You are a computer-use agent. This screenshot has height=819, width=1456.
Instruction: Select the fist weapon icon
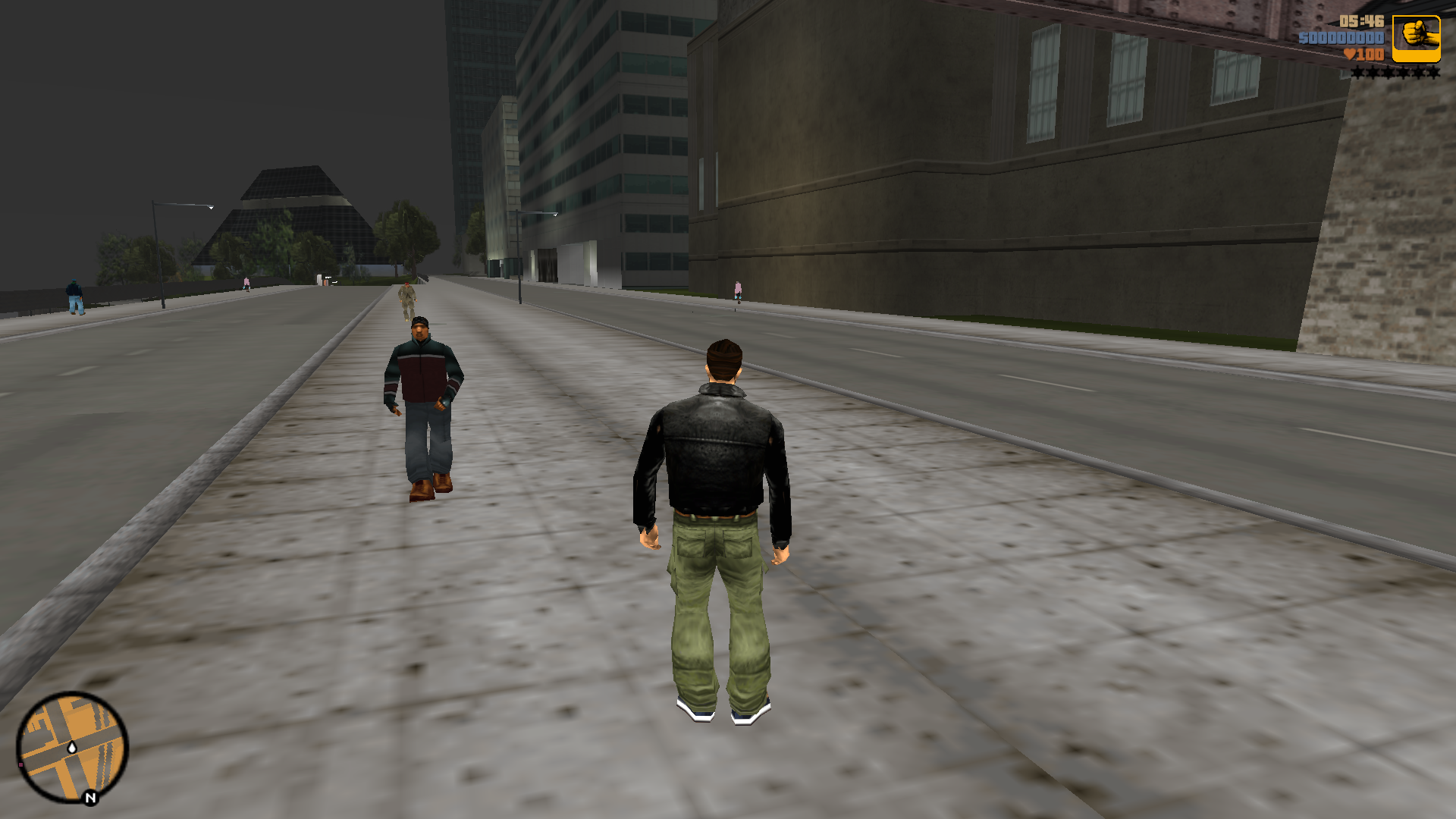coord(1415,34)
